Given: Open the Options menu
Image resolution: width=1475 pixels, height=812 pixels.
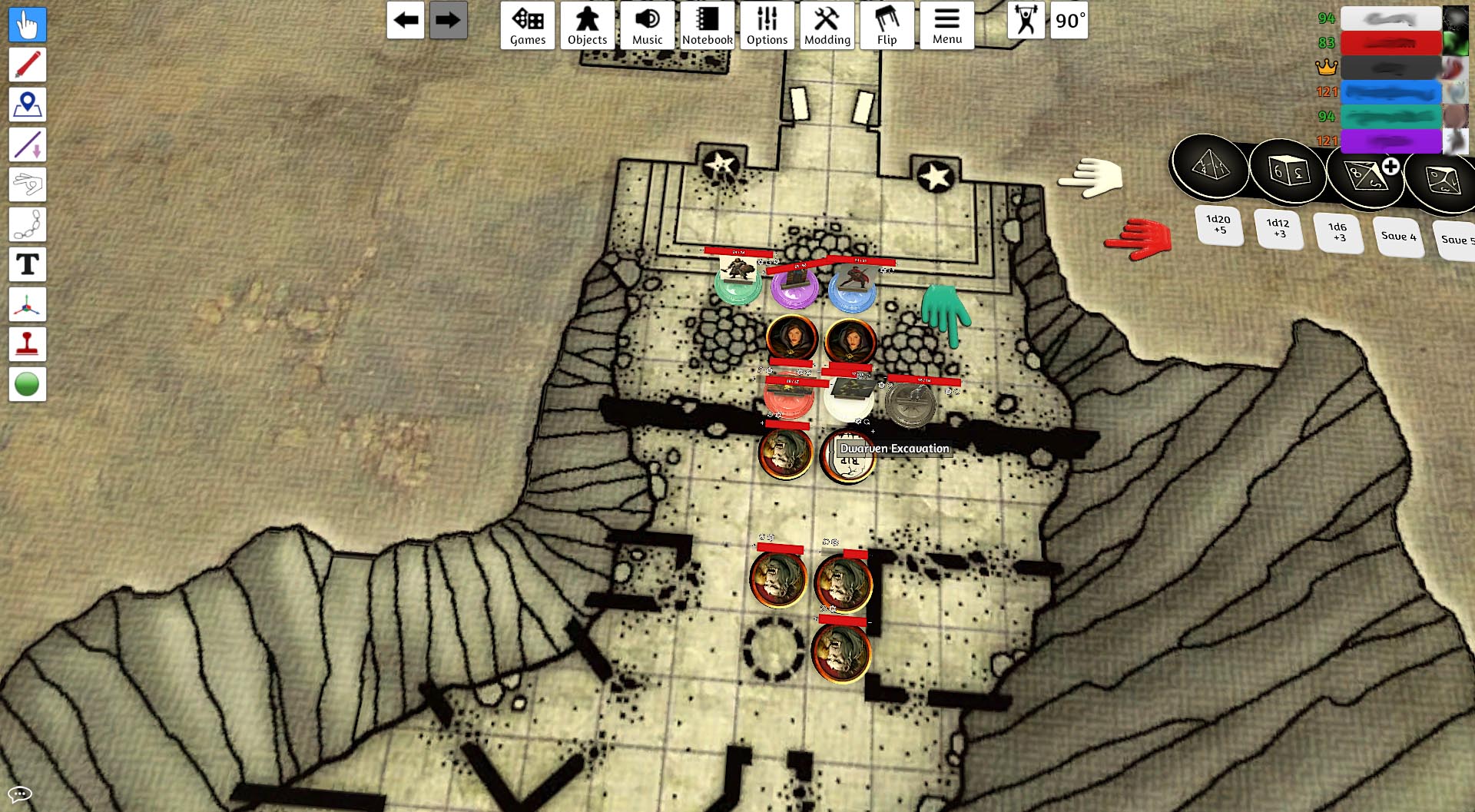Looking at the screenshot, I should [x=767, y=25].
